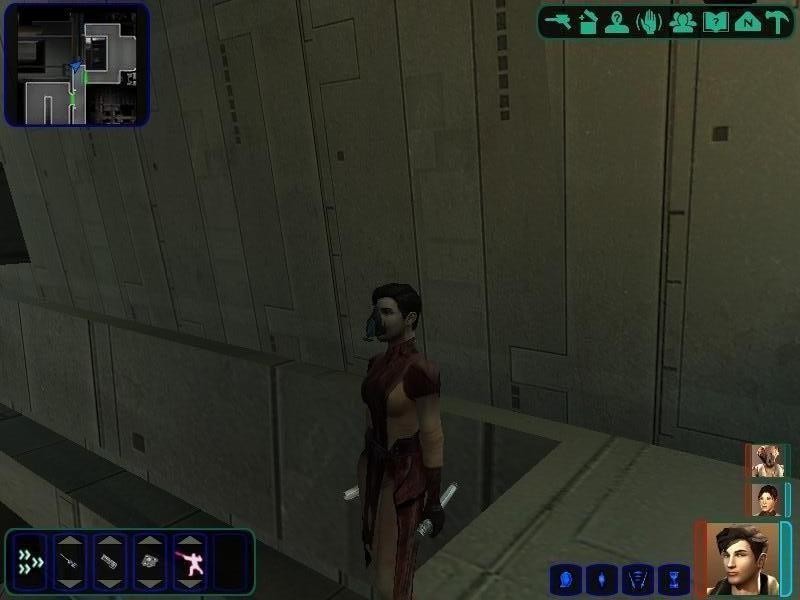This screenshot has width=800, height=600.
Task: Activate the pink lightsaber combat ability
Action: pos(188,562)
